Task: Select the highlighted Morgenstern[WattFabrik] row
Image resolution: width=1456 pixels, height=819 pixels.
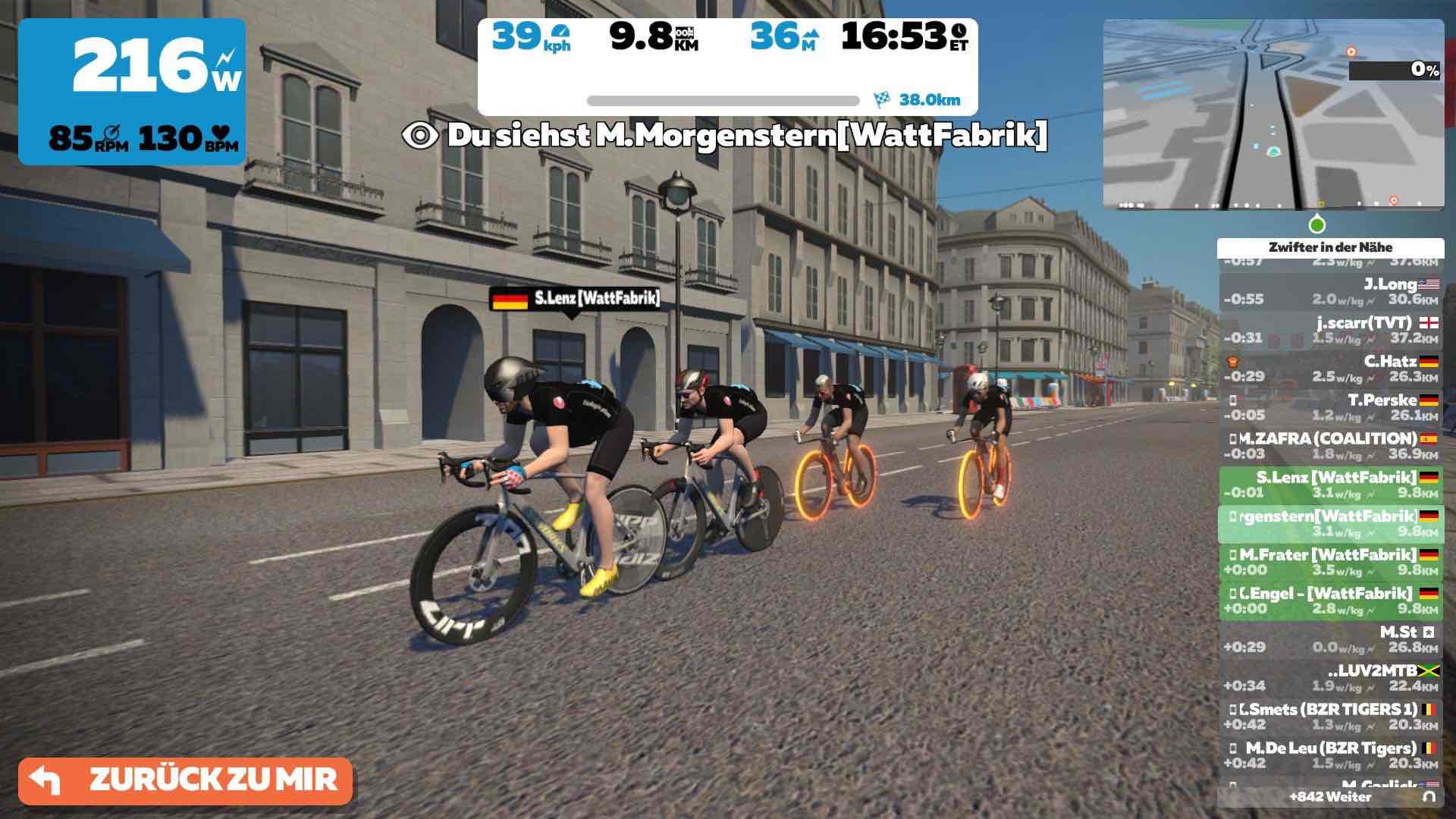Action: [x=1331, y=523]
